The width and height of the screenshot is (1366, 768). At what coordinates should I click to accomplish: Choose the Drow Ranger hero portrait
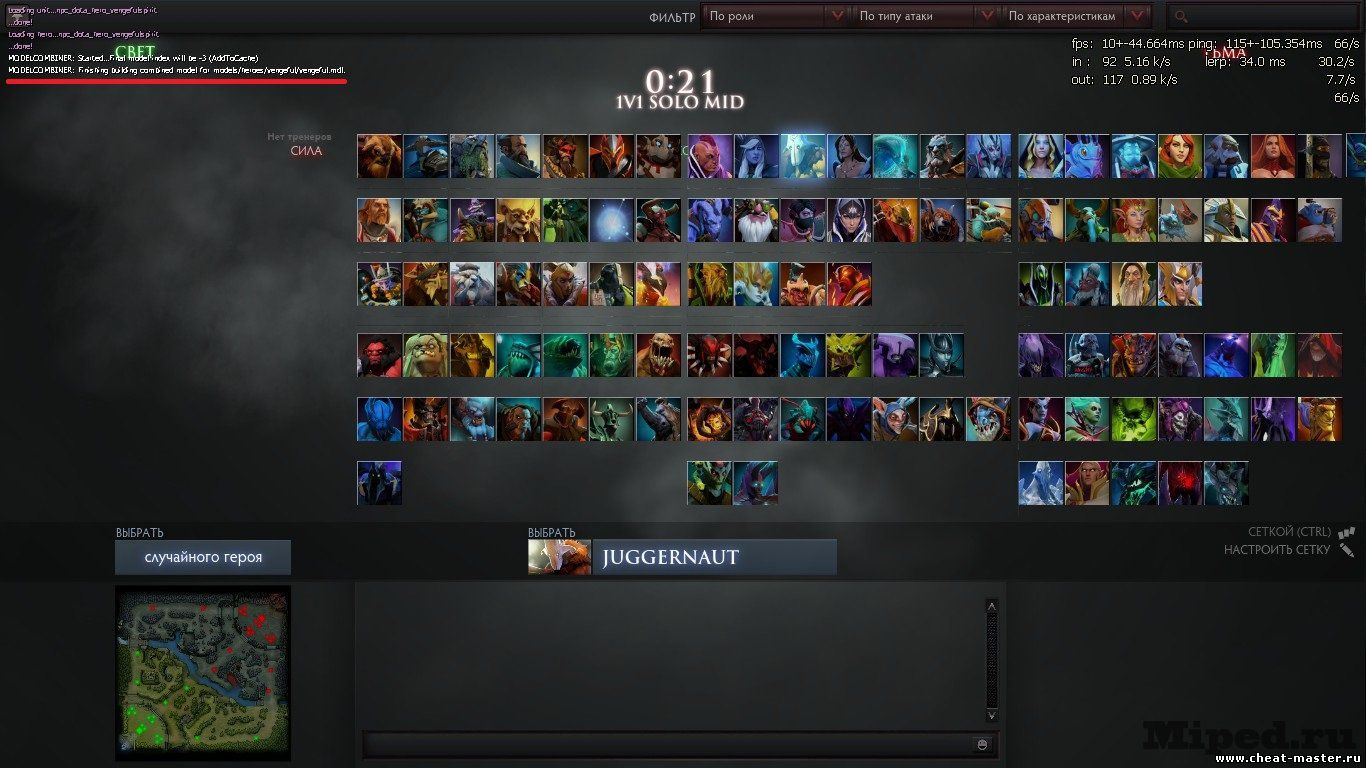click(x=757, y=156)
